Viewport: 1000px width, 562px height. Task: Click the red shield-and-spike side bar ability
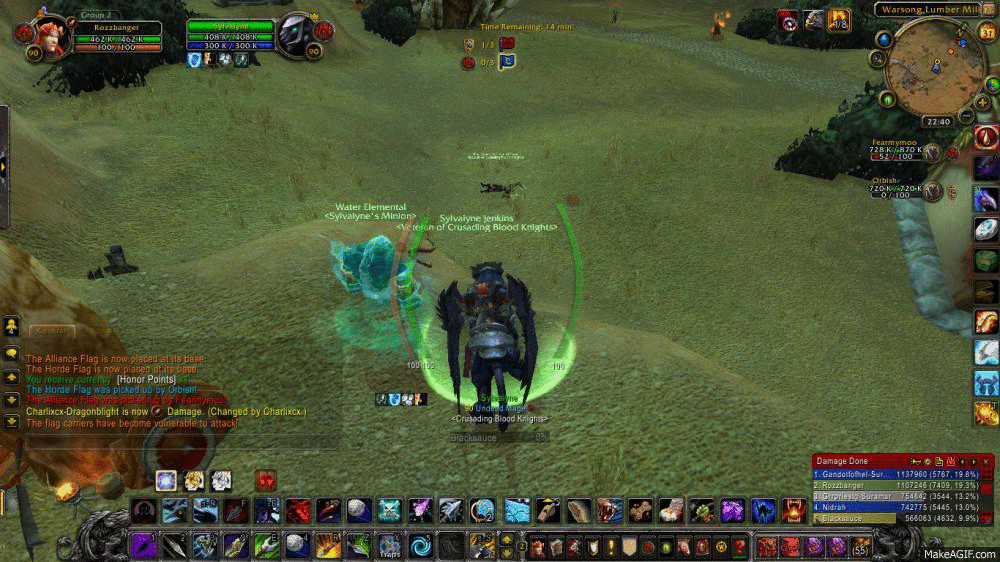pyautogui.click(x=986, y=138)
